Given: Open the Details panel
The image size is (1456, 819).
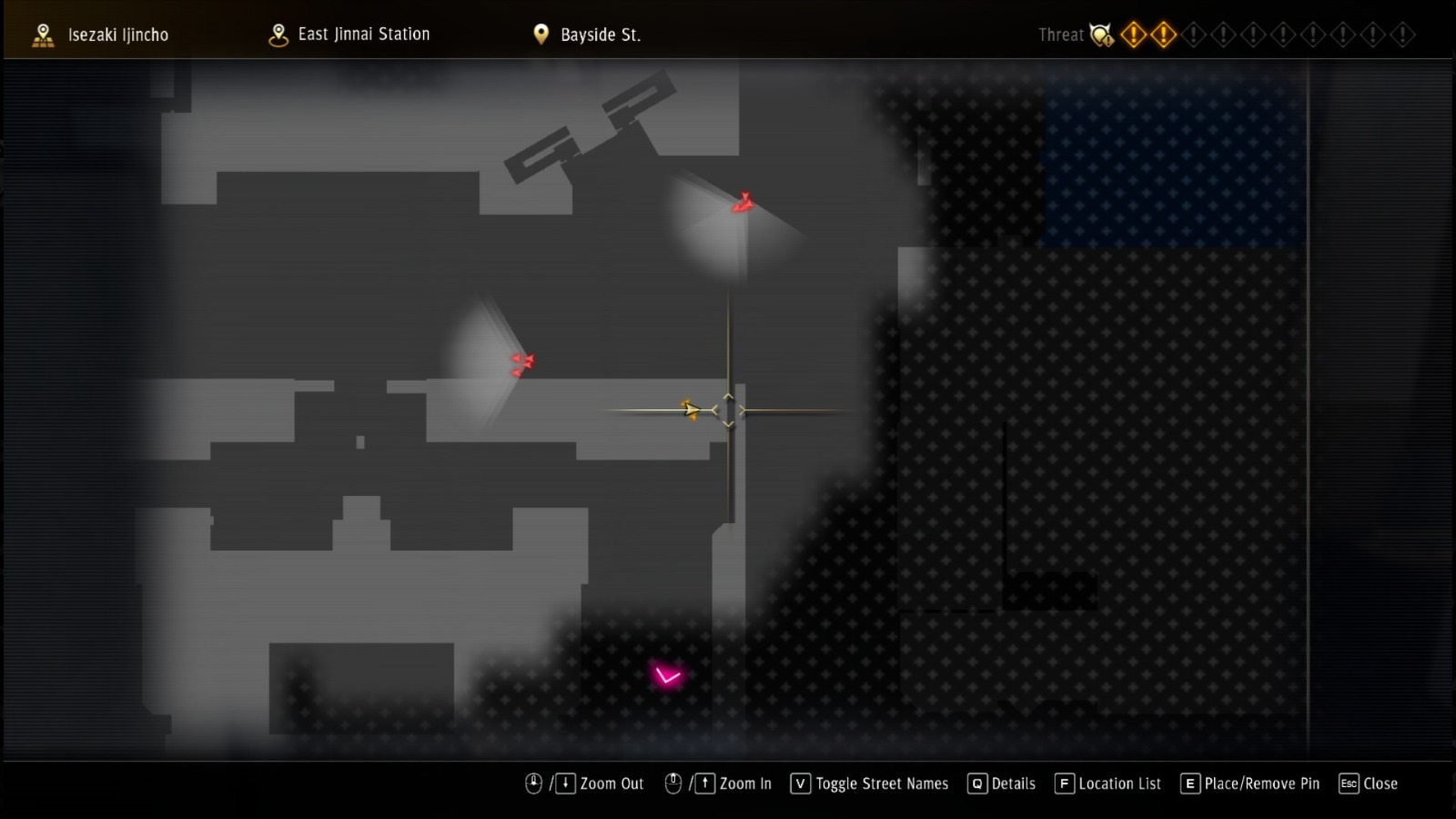Looking at the screenshot, I should (x=976, y=783).
